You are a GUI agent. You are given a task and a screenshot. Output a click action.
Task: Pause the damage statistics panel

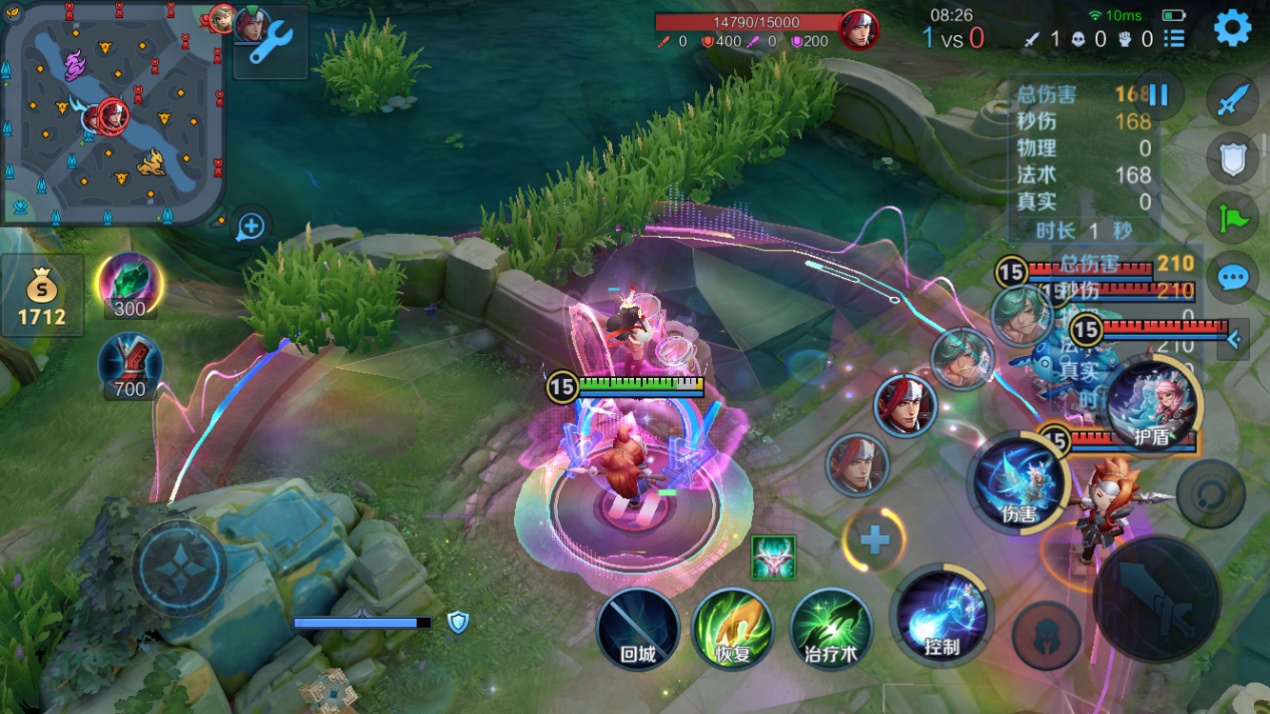1158,95
